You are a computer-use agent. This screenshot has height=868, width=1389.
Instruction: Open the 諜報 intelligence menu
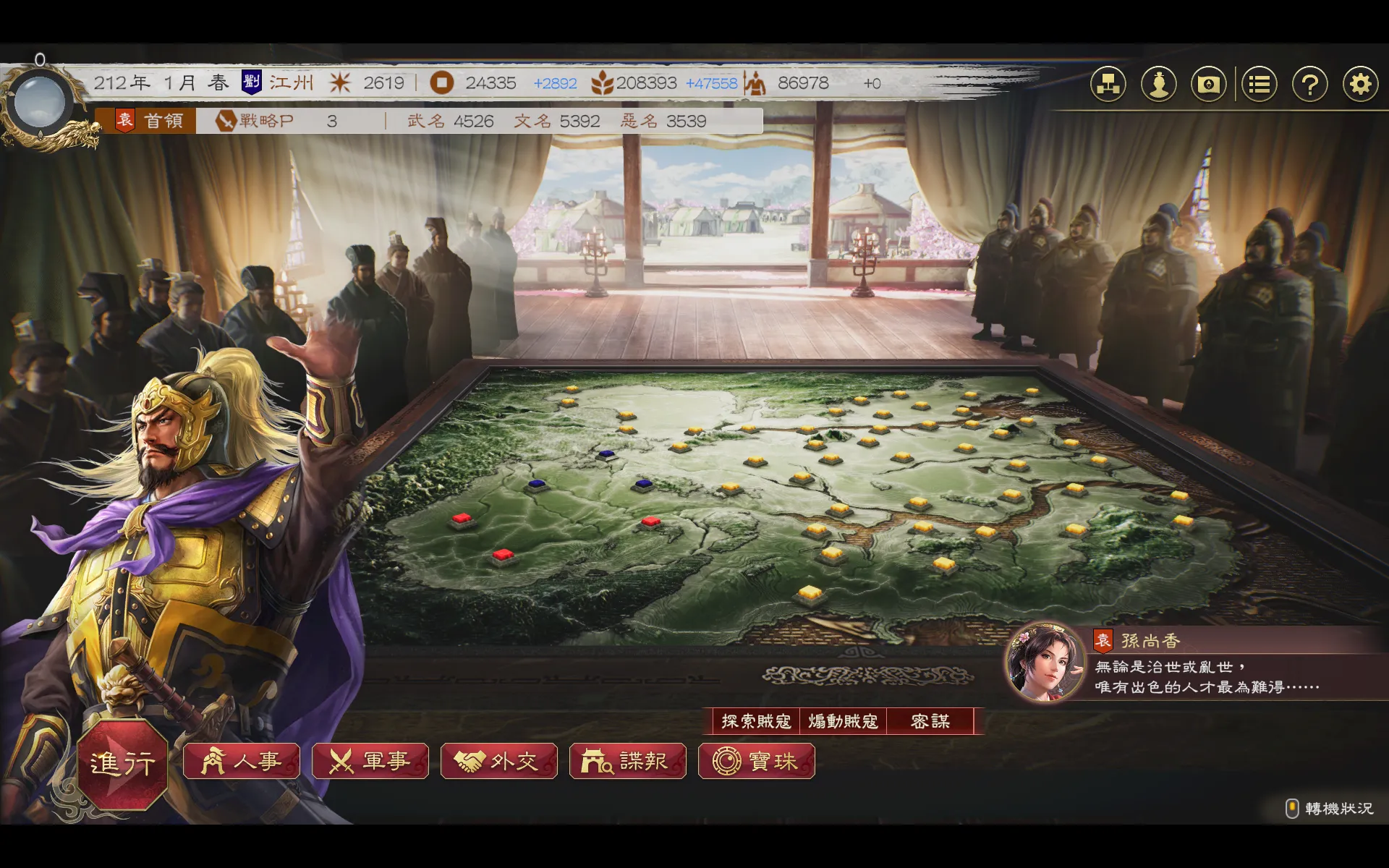[628, 761]
